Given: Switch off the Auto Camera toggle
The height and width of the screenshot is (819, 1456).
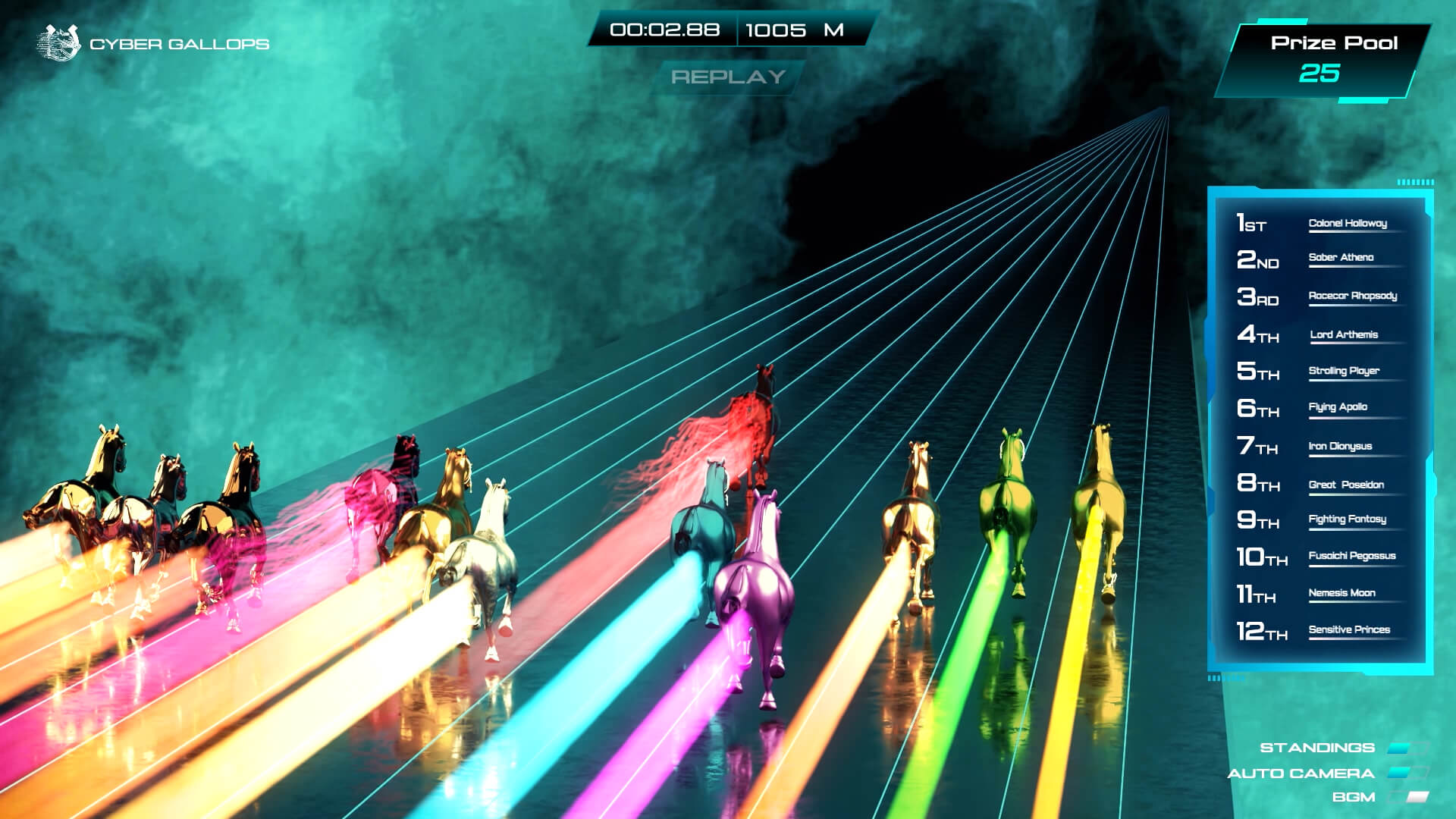Looking at the screenshot, I should (1407, 773).
